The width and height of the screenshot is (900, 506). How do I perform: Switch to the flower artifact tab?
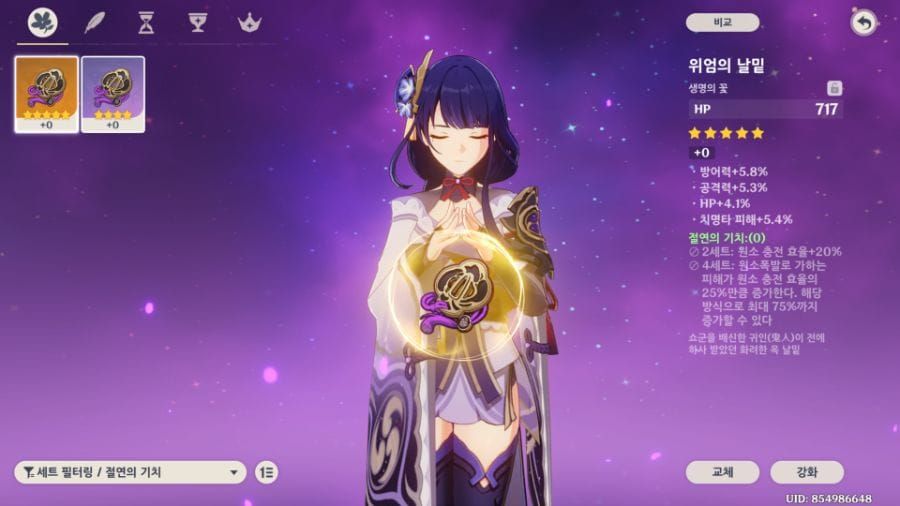42,22
